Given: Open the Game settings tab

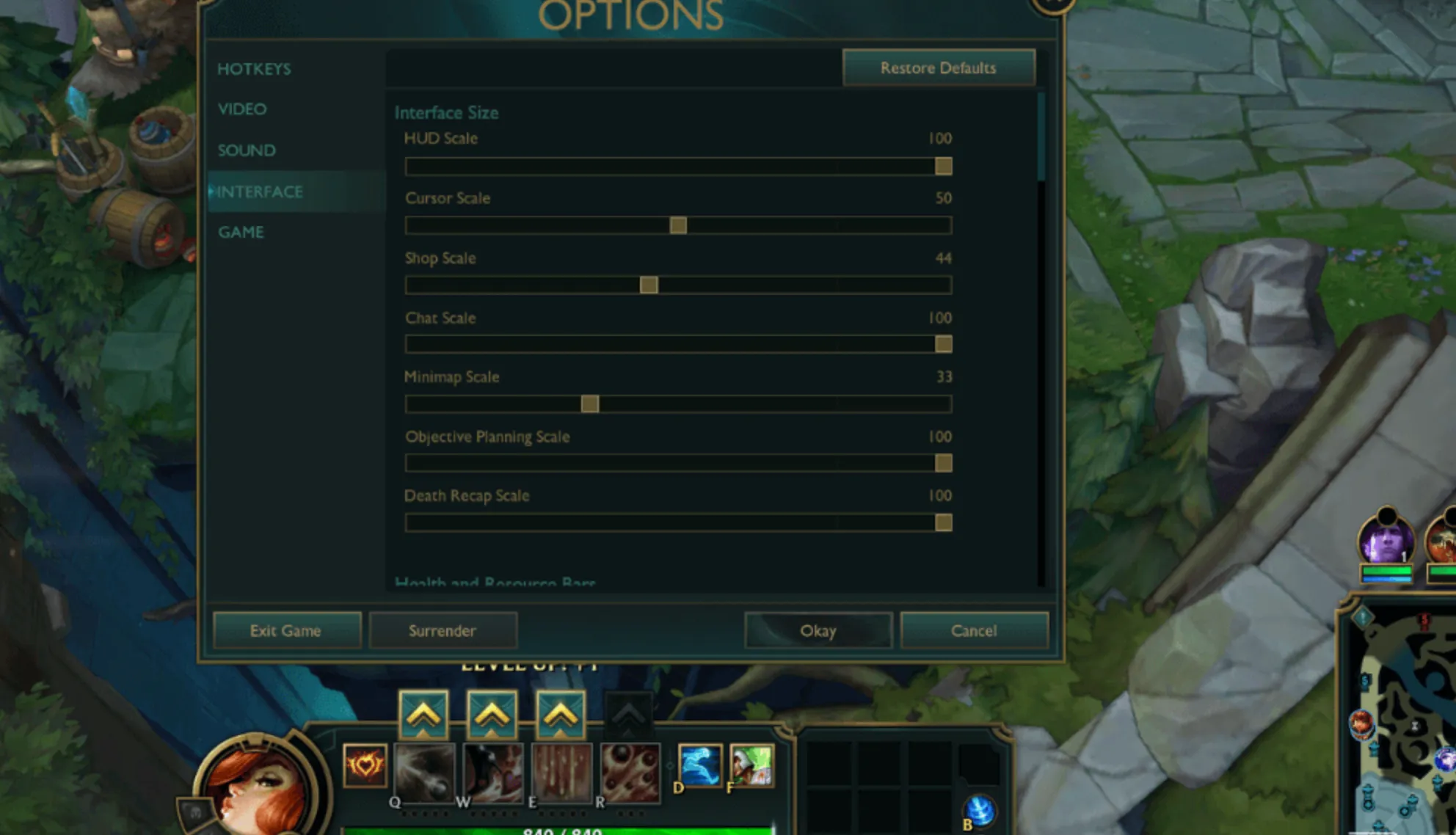Looking at the screenshot, I should [241, 232].
